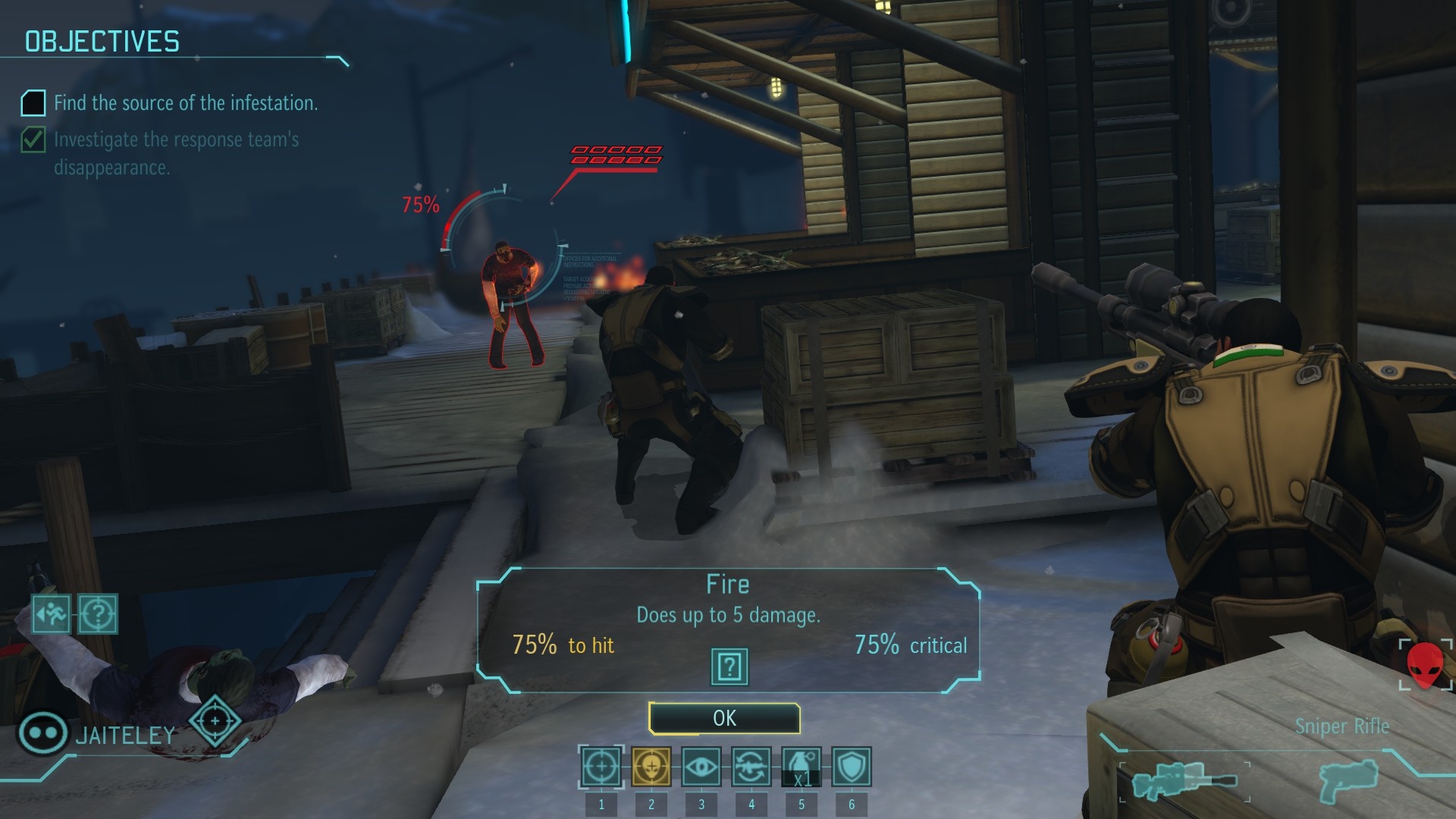The width and height of the screenshot is (1456, 819).
Task: Check the 'Find the source of the infestation' objective
Action: [x=33, y=100]
